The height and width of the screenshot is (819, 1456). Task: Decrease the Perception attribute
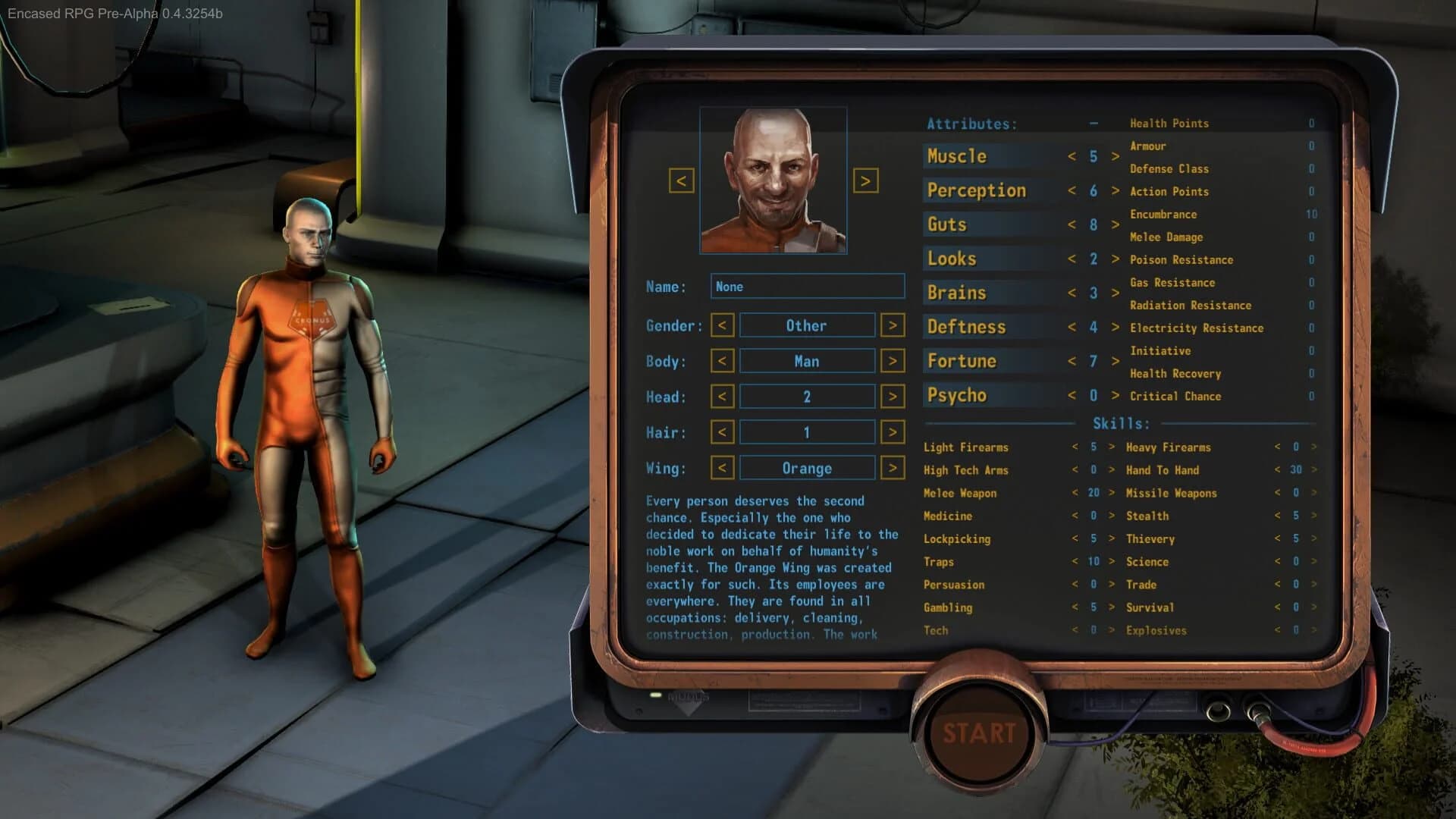coord(1072,190)
